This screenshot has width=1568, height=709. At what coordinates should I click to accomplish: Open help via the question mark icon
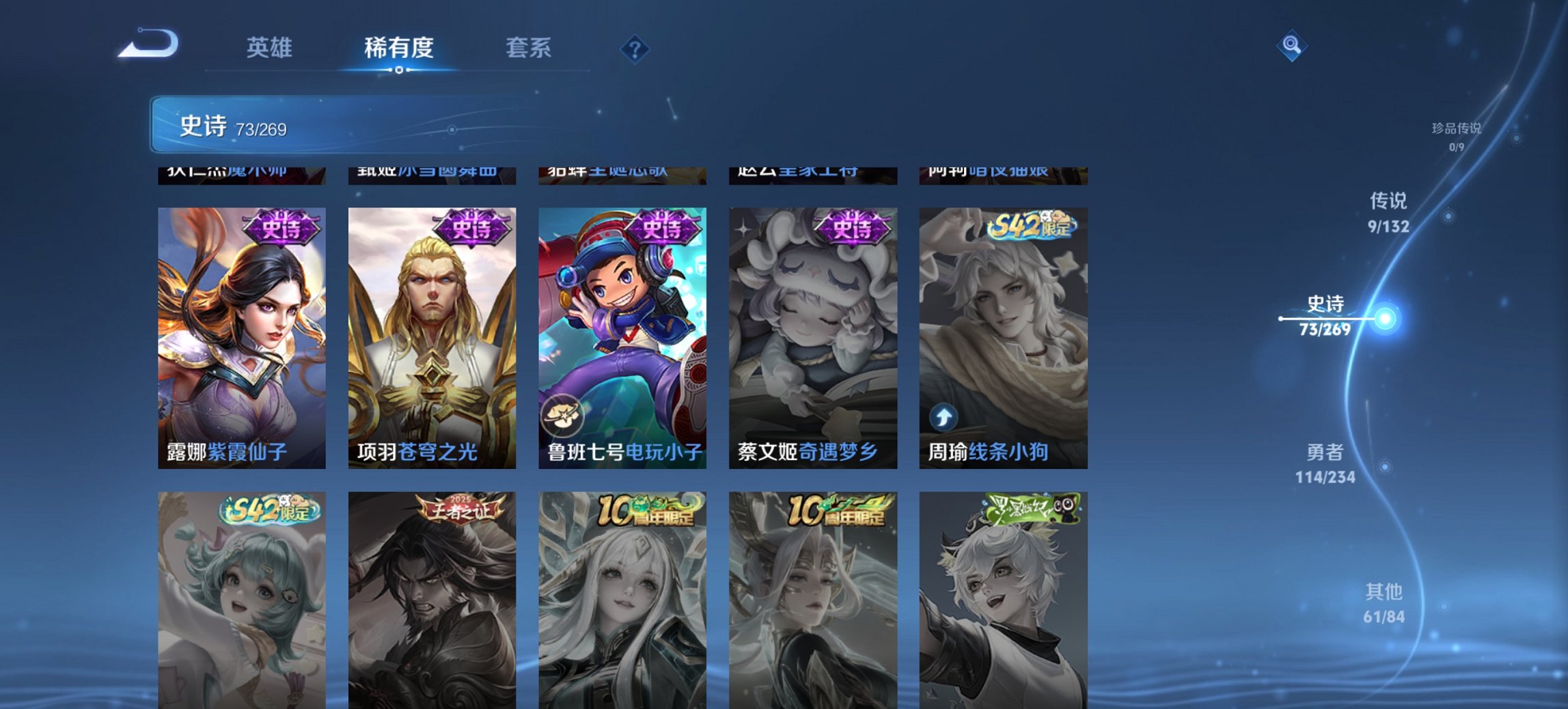pyautogui.click(x=634, y=48)
